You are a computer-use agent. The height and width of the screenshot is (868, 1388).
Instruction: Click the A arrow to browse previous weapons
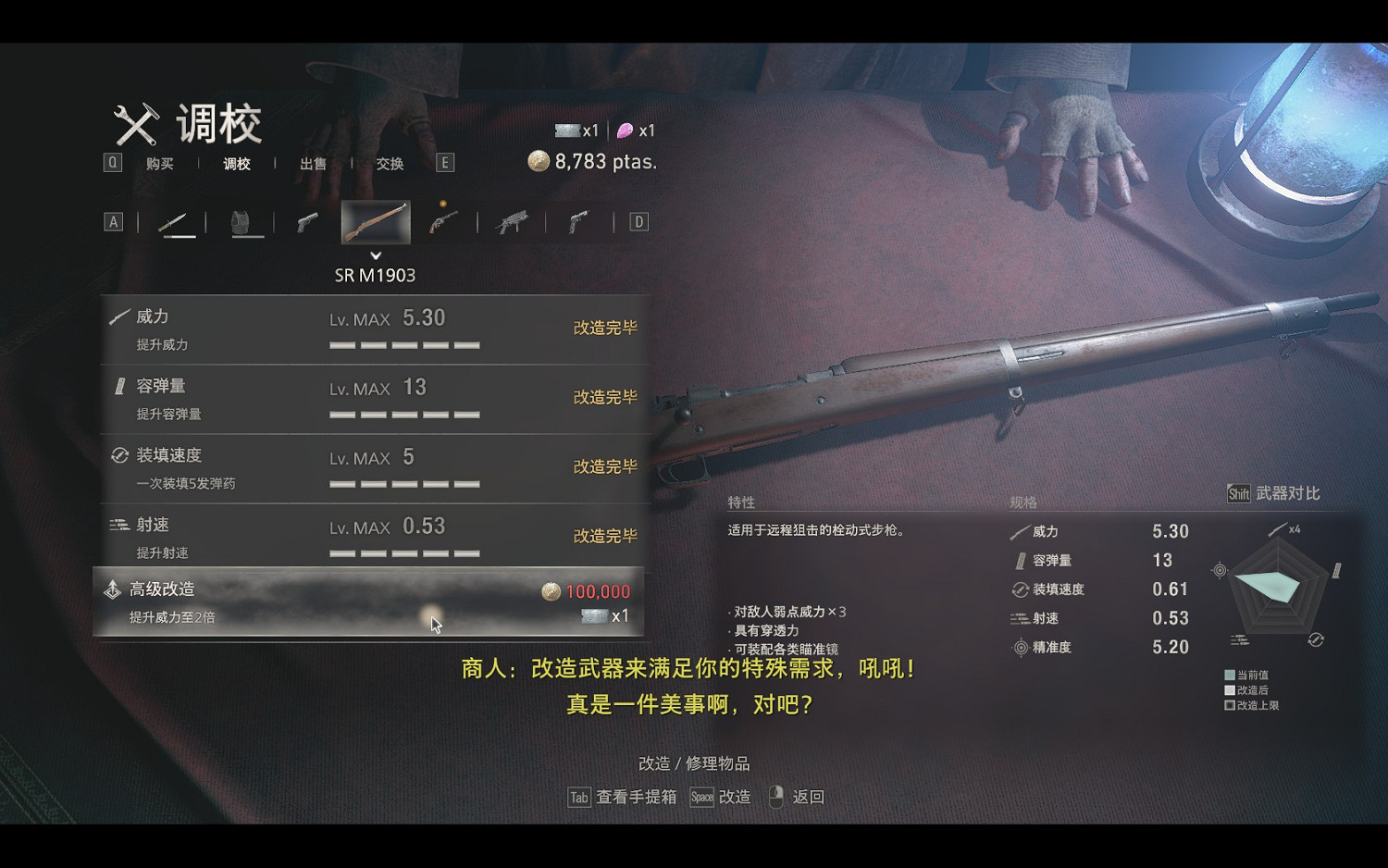coord(113,222)
